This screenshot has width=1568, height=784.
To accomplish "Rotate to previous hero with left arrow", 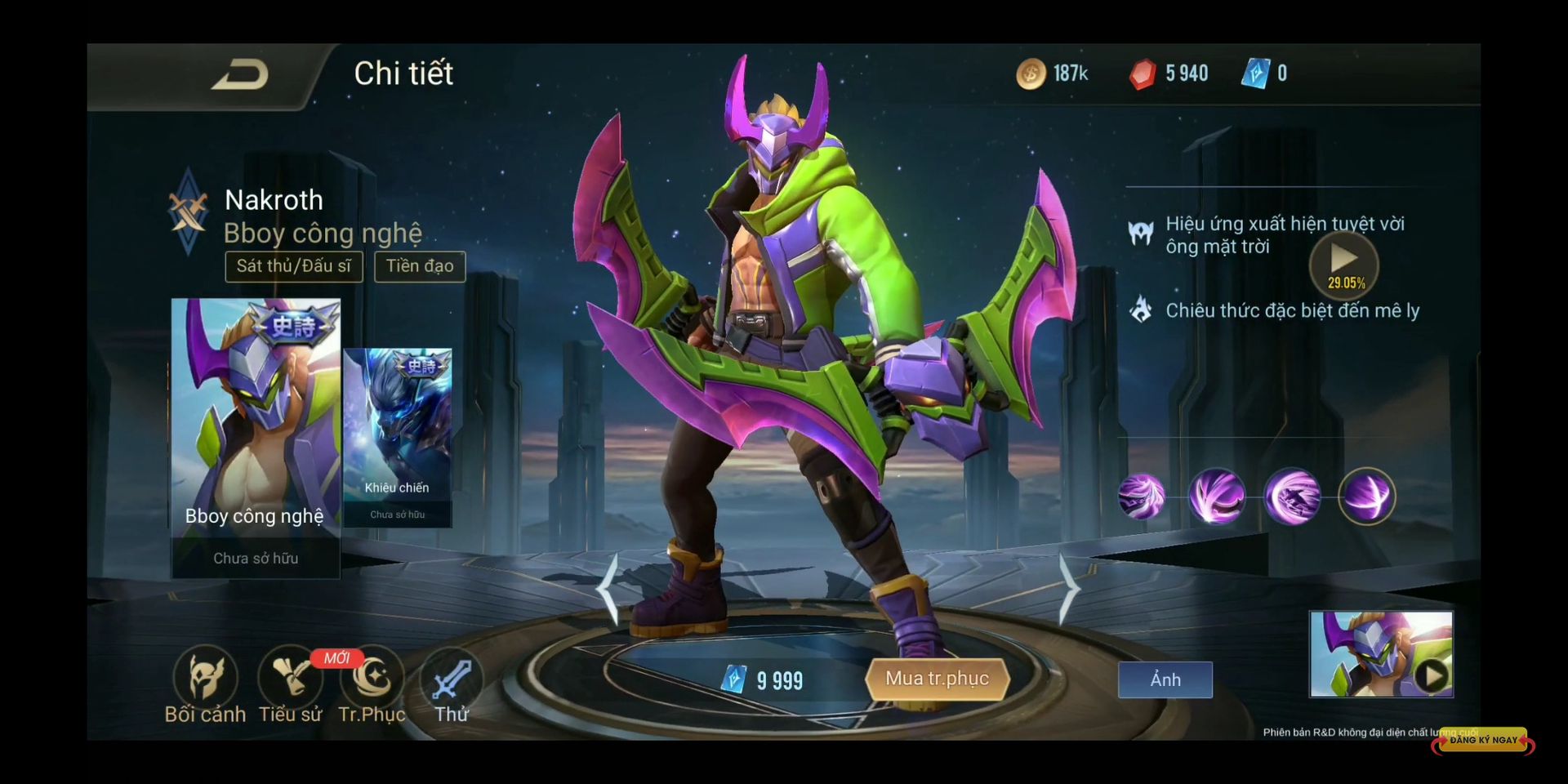I will pyautogui.click(x=607, y=590).
